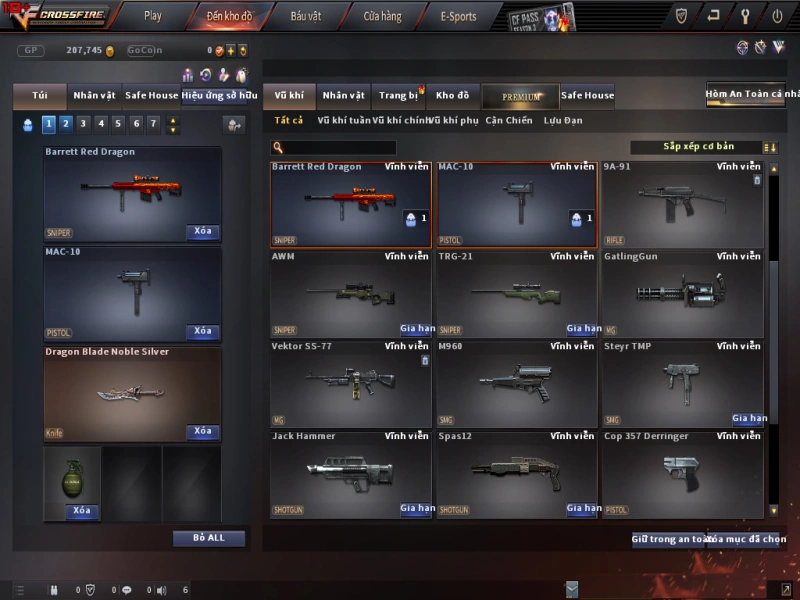Switch to the Trang bị tab

point(399,96)
